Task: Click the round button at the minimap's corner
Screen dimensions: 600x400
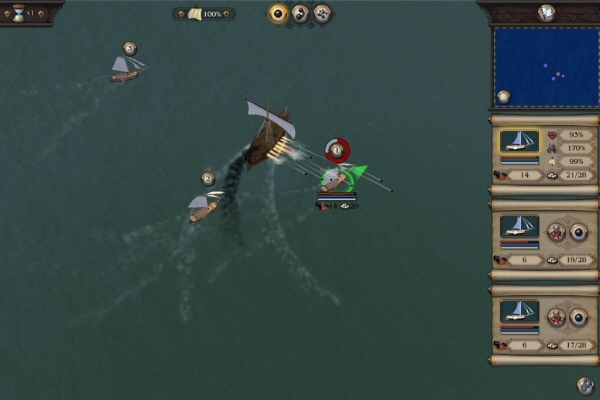Action: (503, 97)
